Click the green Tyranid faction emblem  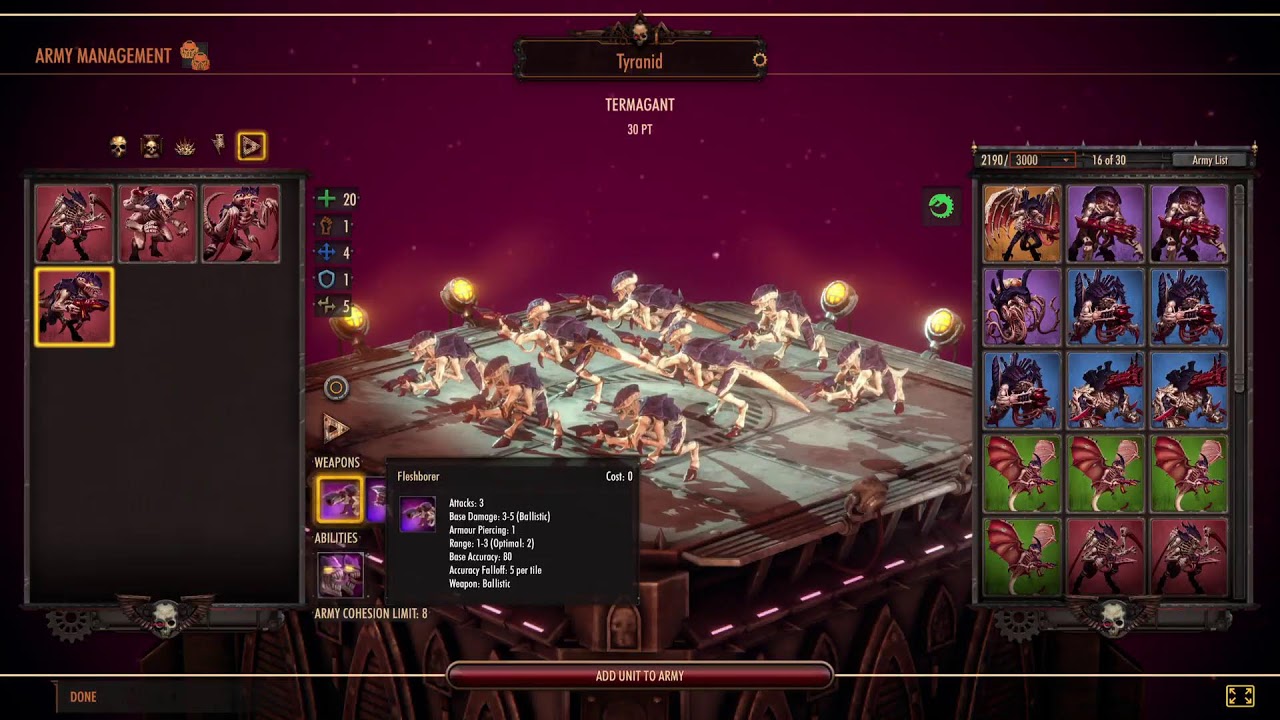pyautogui.click(x=941, y=206)
